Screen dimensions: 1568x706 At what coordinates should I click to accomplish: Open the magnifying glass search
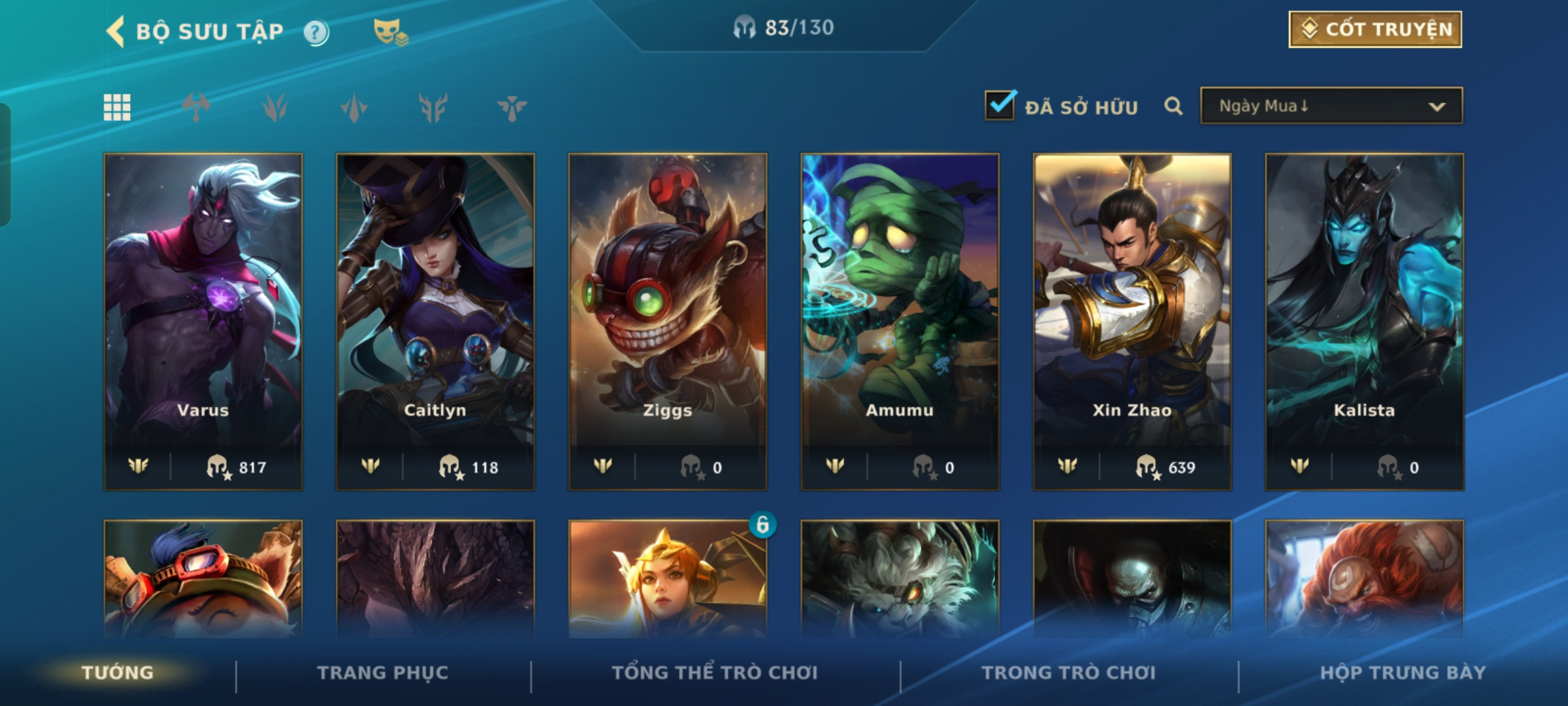(1173, 106)
